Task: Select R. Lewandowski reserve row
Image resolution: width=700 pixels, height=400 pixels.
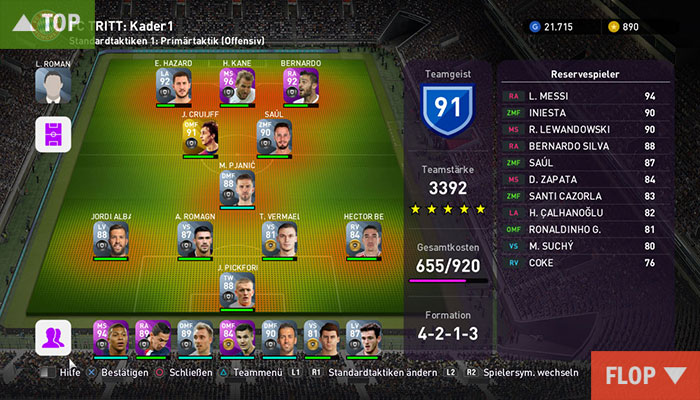Action: point(585,129)
